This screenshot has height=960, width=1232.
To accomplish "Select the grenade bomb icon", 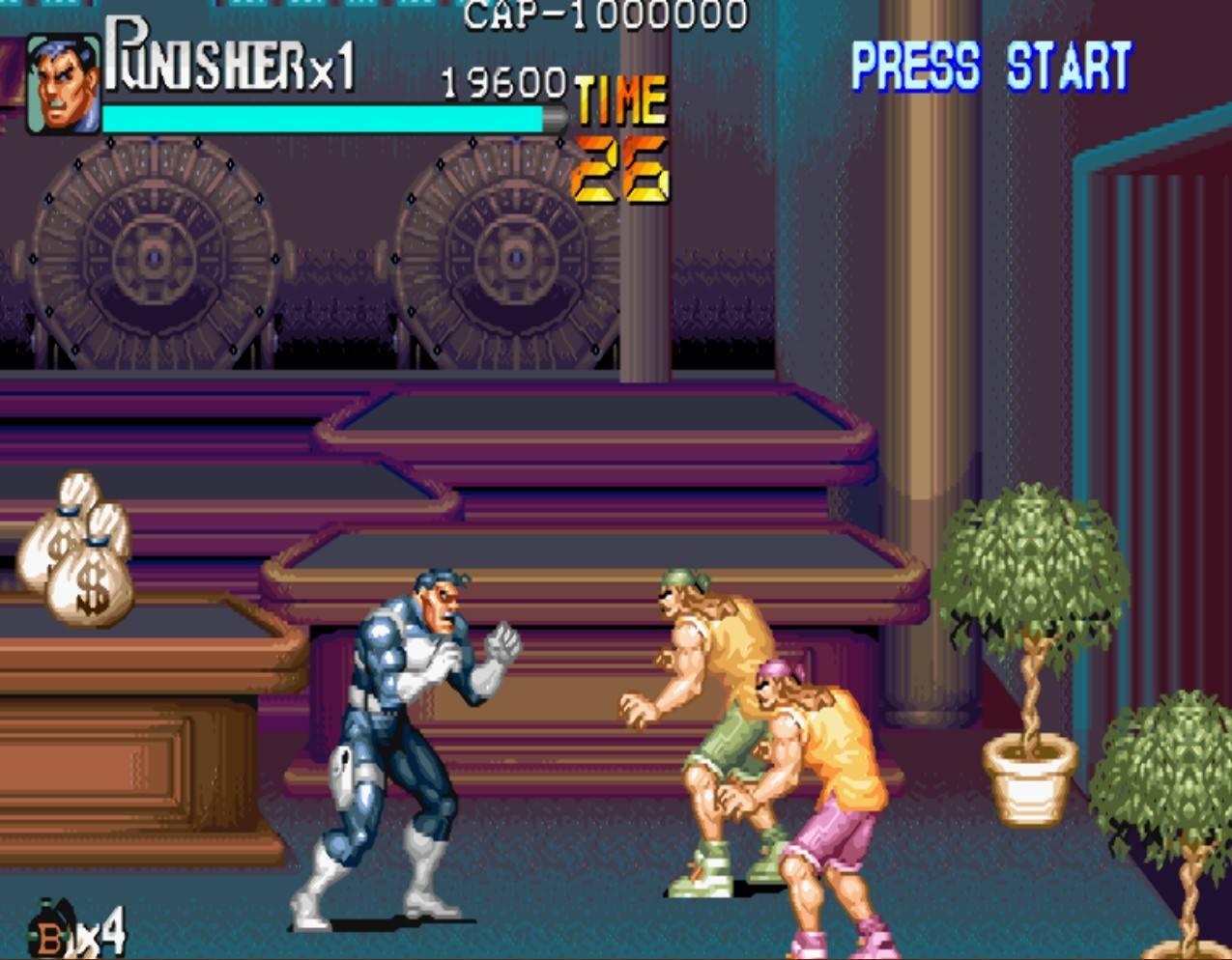I will [x=53, y=929].
